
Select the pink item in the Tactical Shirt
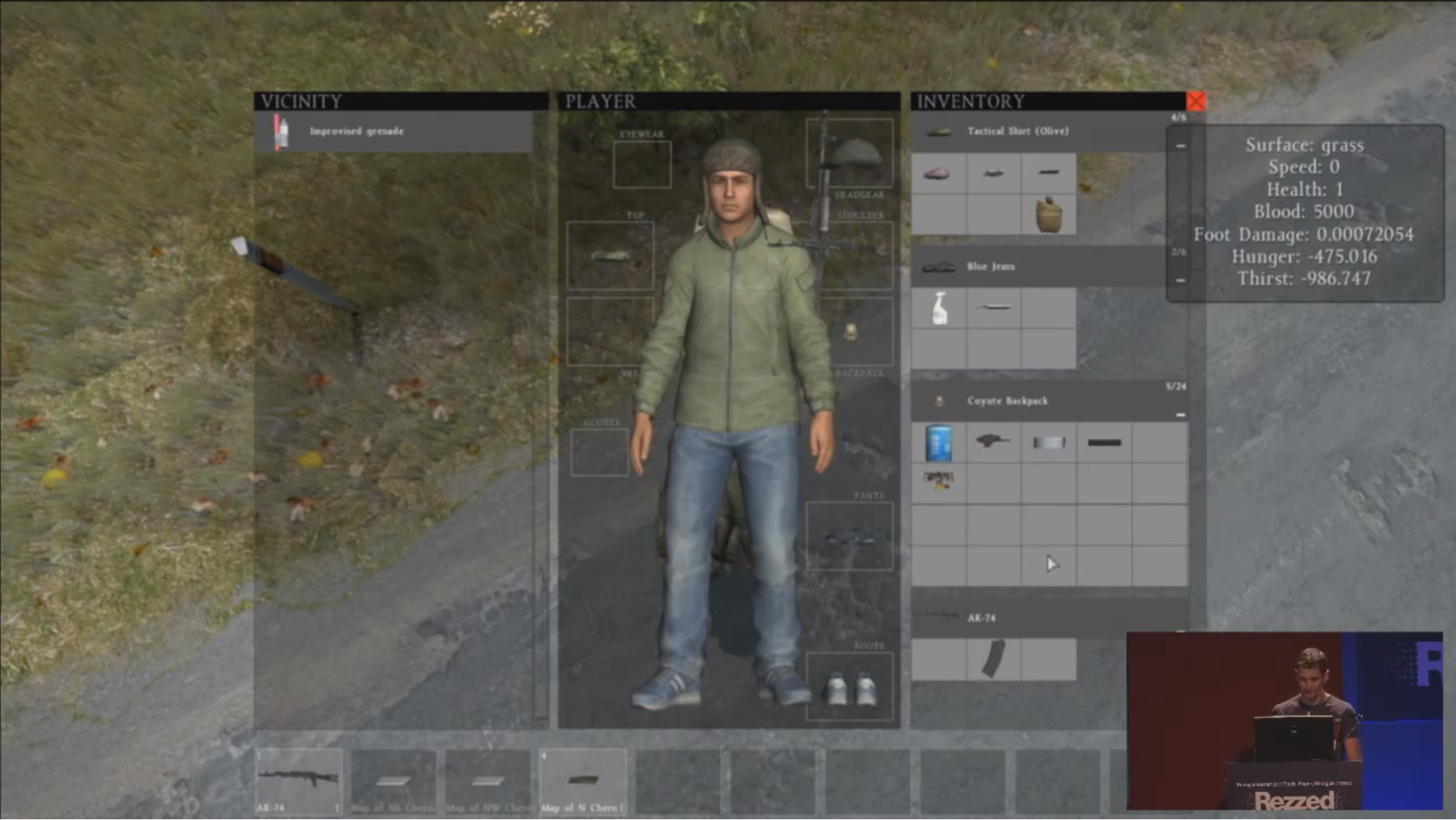[938, 174]
